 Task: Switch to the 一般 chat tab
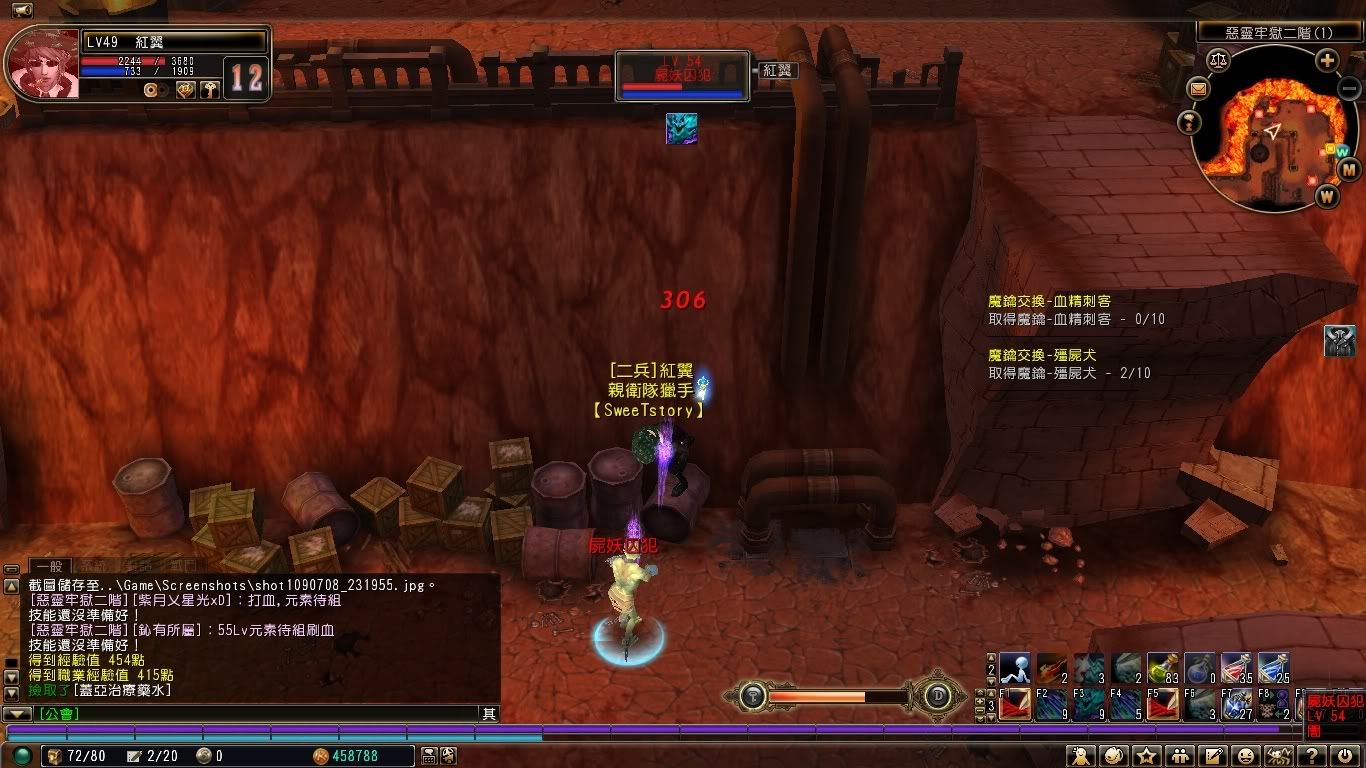click(50, 566)
